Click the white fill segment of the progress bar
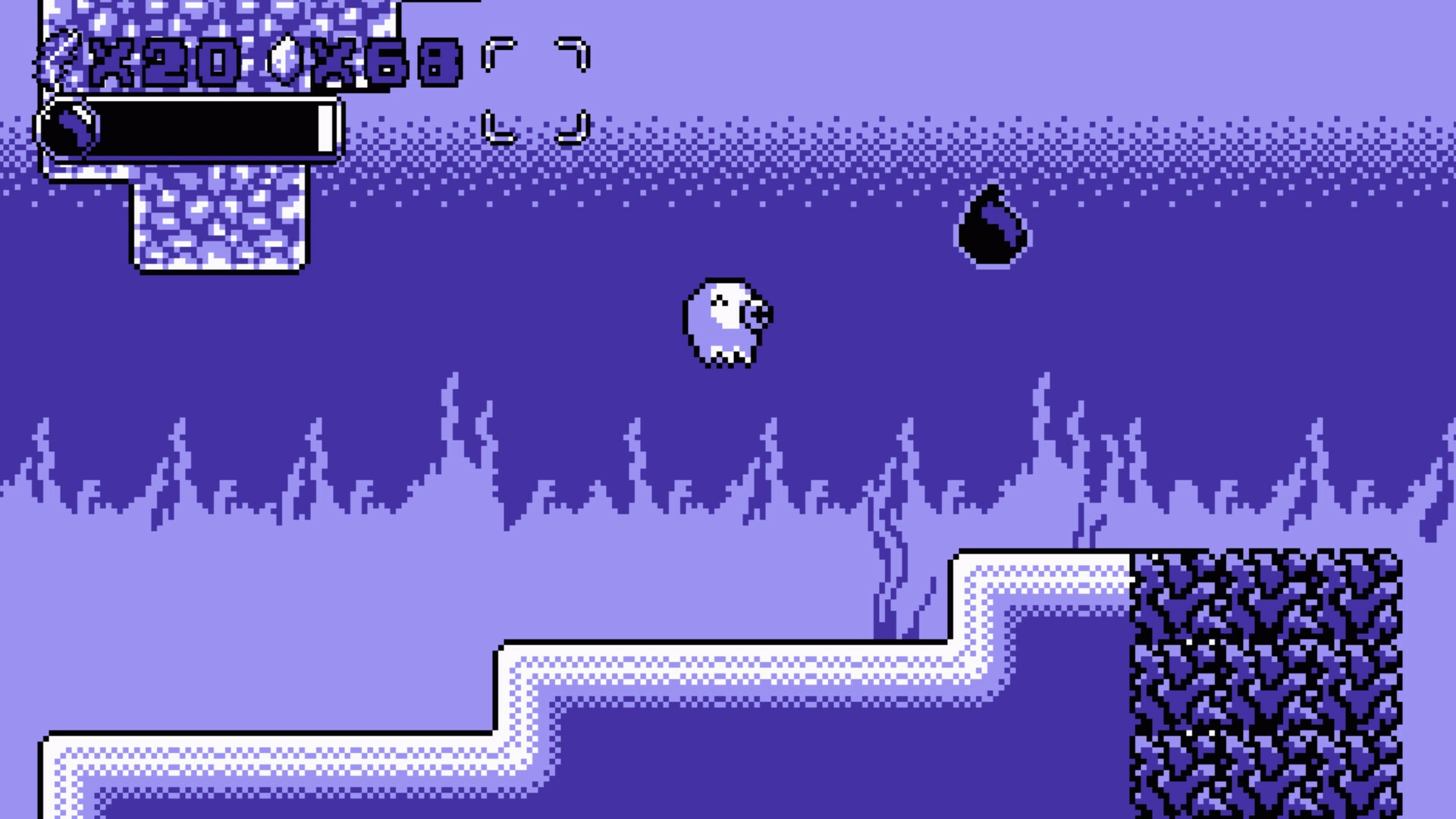 [326, 129]
